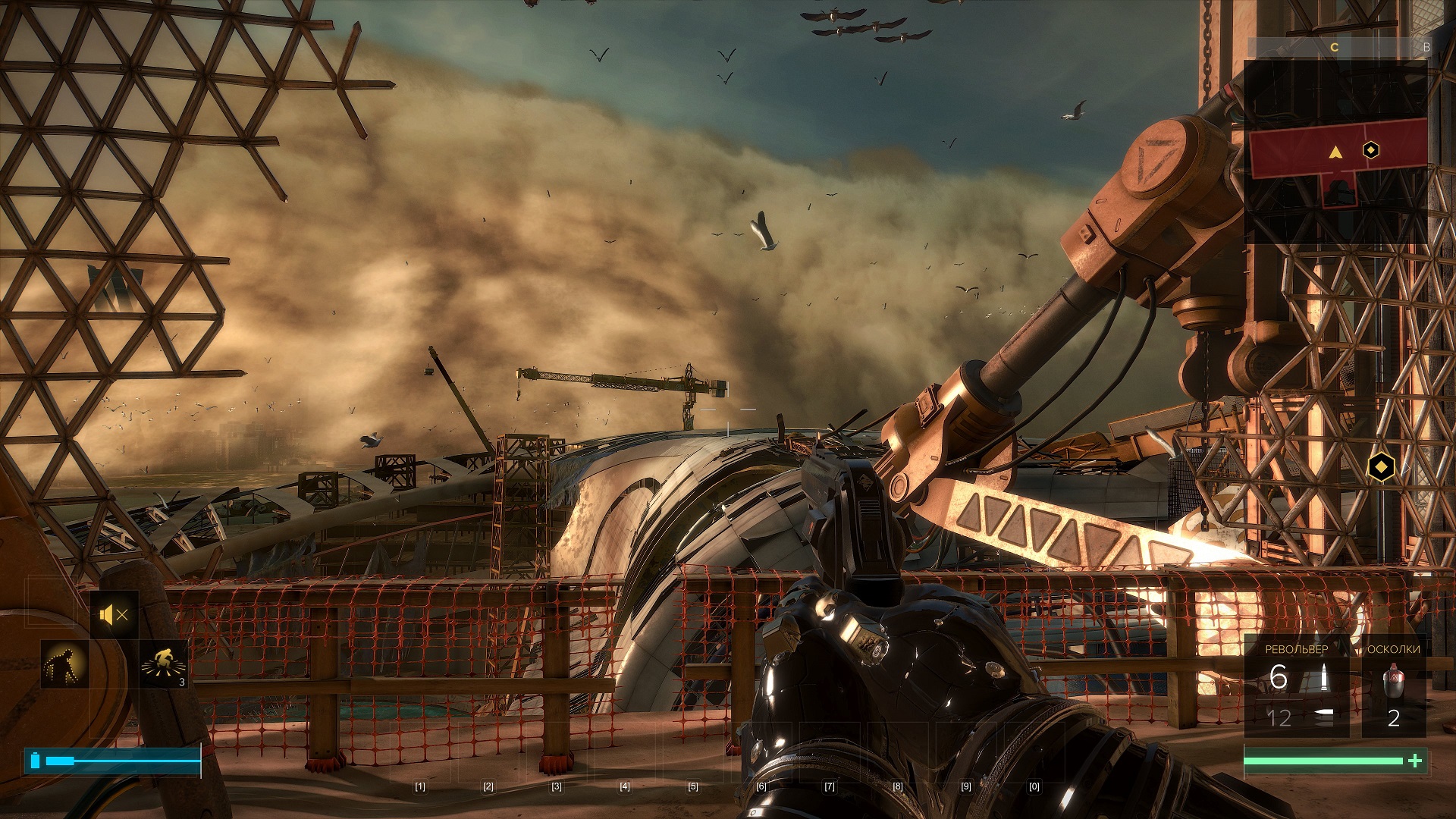Choose the Осколки grenade slot
Viewport: 1456px width, 819px height.
[1394, 686]
